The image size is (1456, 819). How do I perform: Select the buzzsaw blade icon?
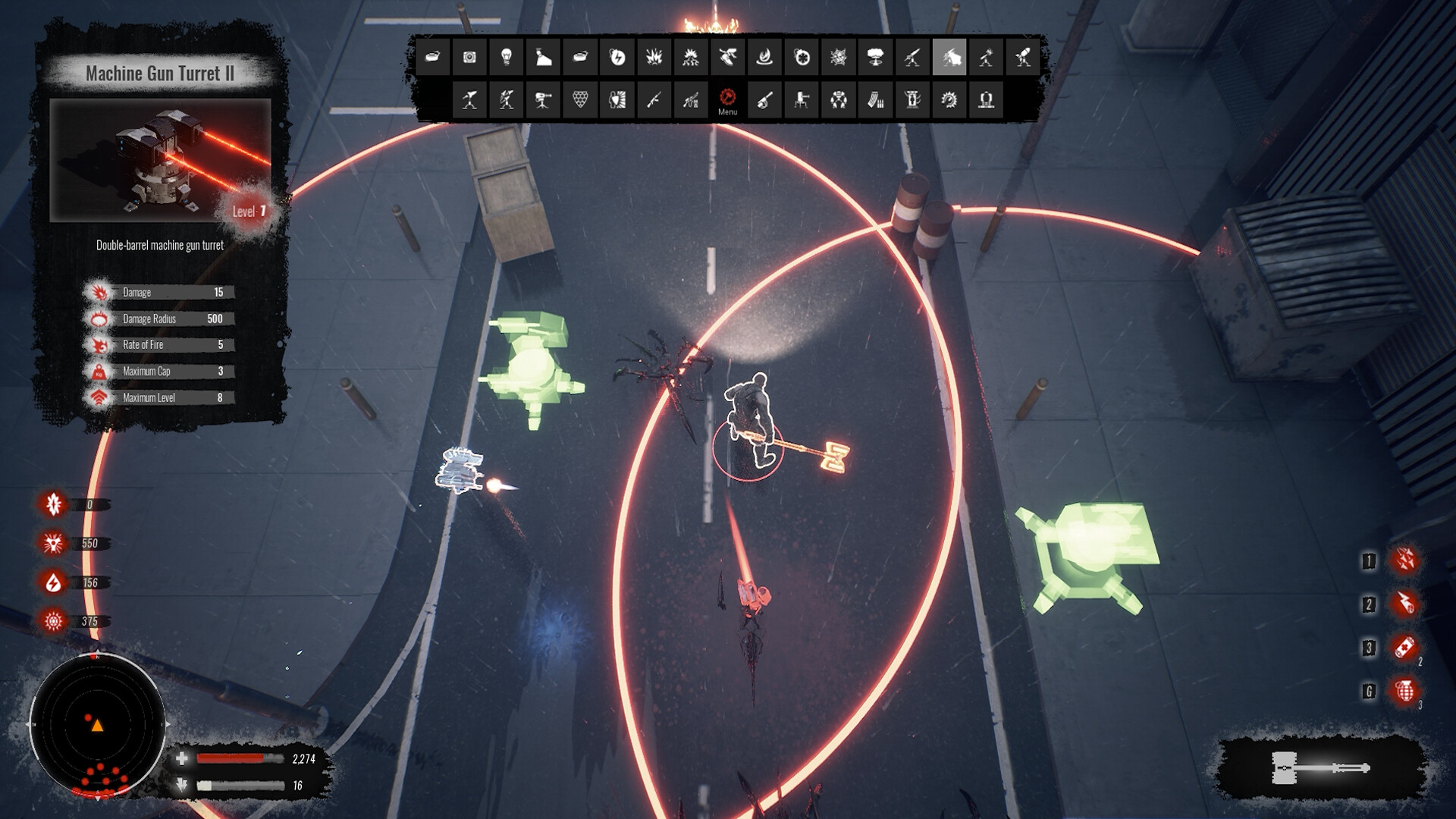(x=949, y=99)
